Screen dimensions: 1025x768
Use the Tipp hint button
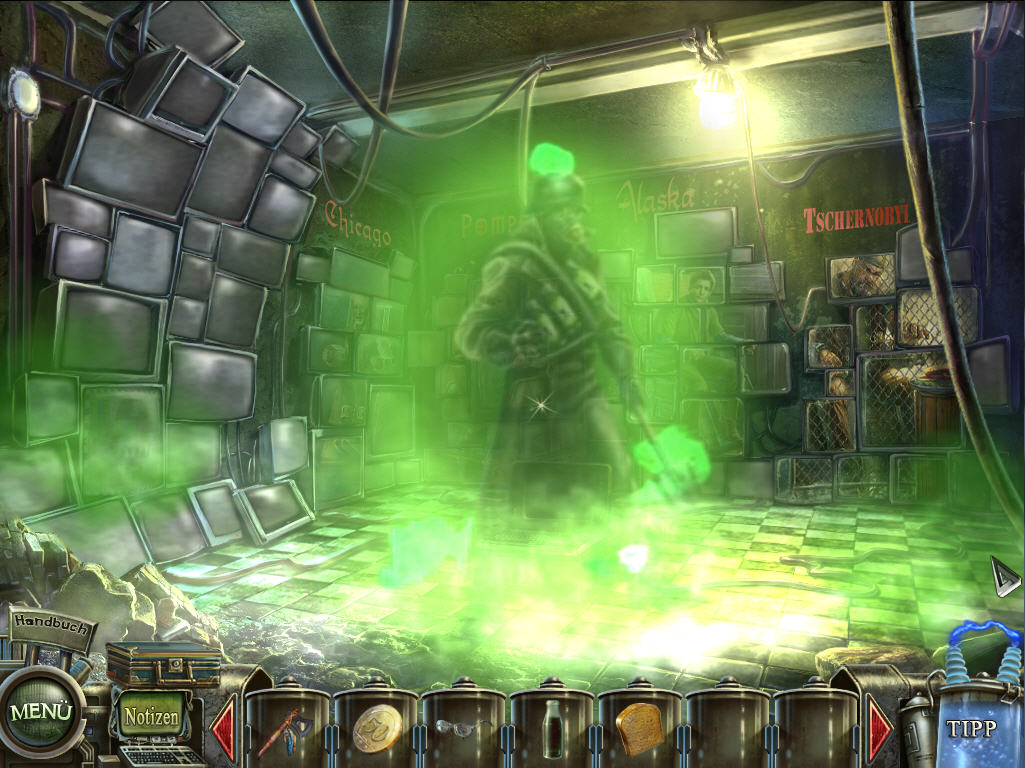(x=972, y=728)
